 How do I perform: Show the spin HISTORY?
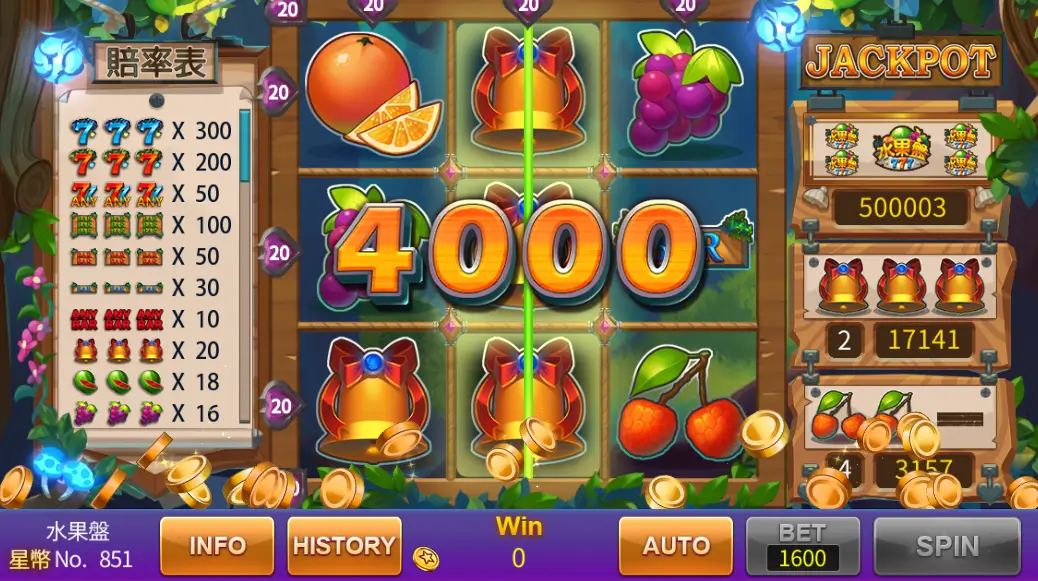point(344,545)
